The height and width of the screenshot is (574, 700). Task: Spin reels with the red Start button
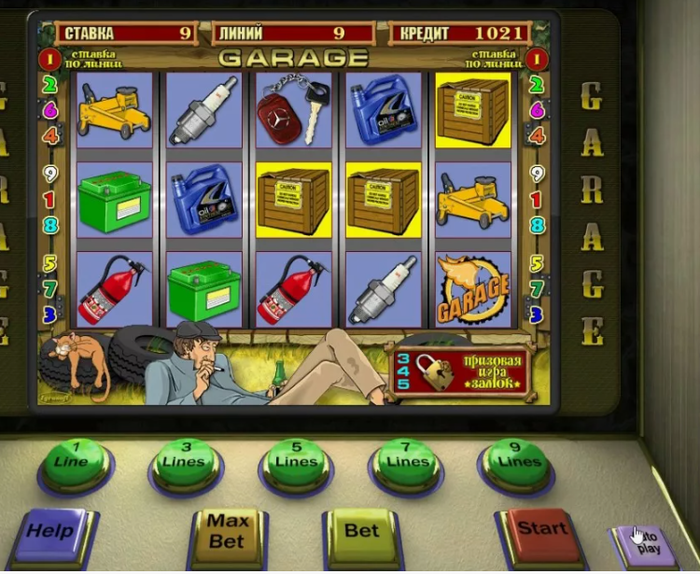543,530
